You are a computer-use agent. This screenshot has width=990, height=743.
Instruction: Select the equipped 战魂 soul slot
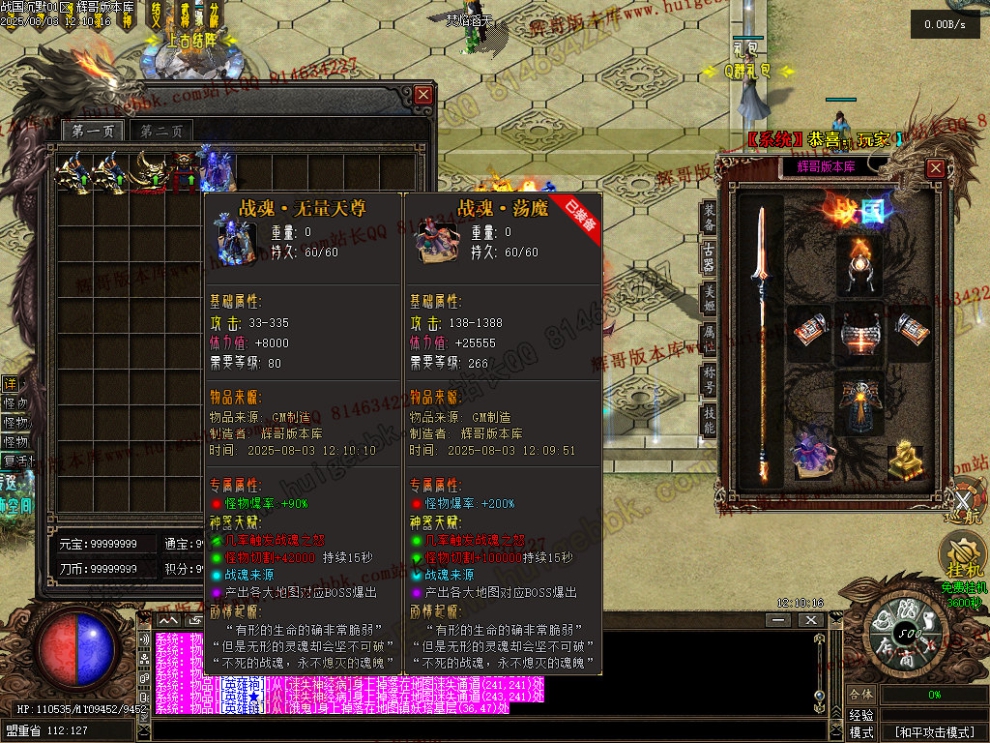812,453
